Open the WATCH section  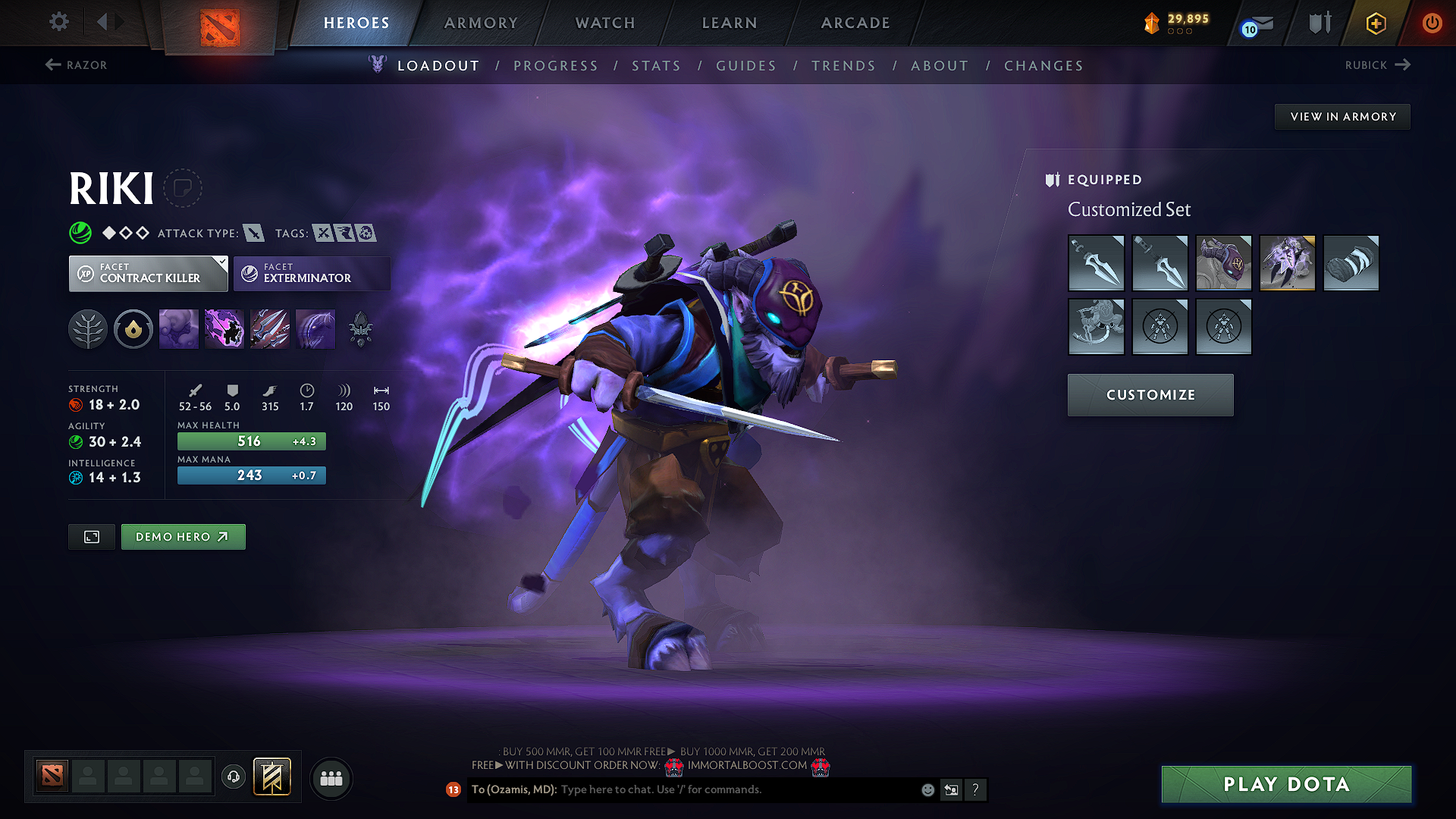(604, 23)
